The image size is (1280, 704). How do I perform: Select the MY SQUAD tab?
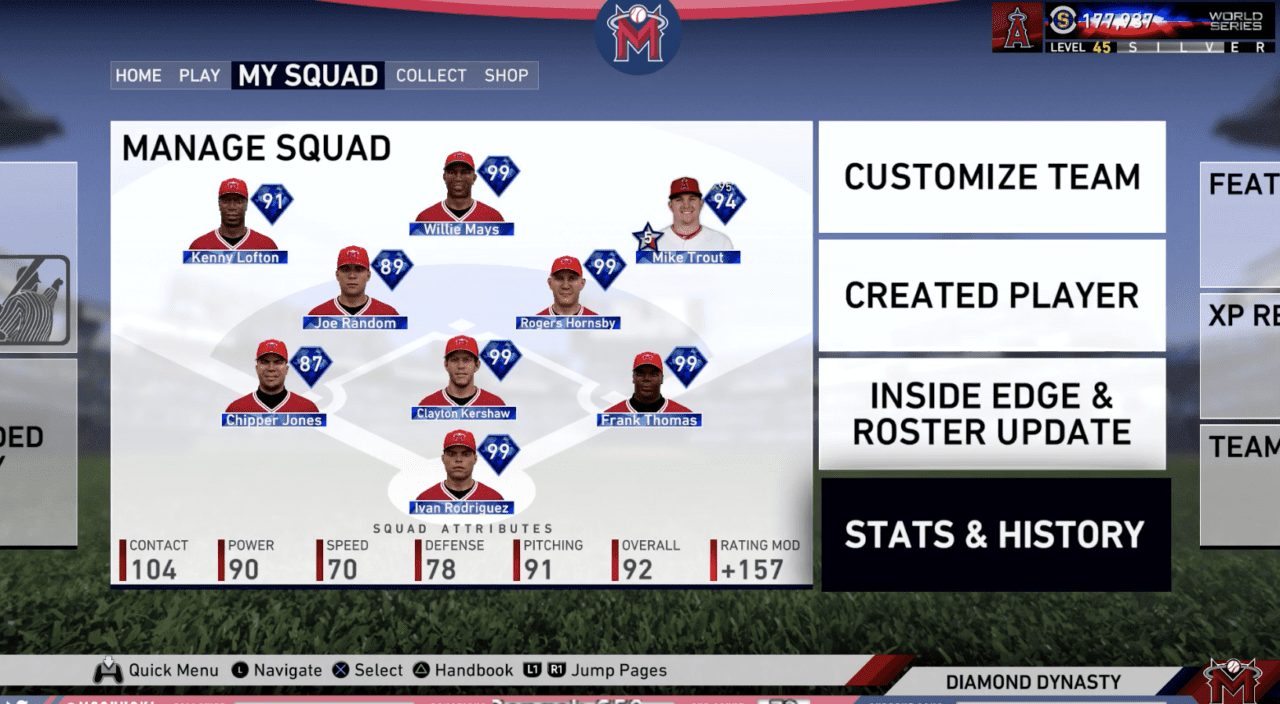tap(308, 76)
